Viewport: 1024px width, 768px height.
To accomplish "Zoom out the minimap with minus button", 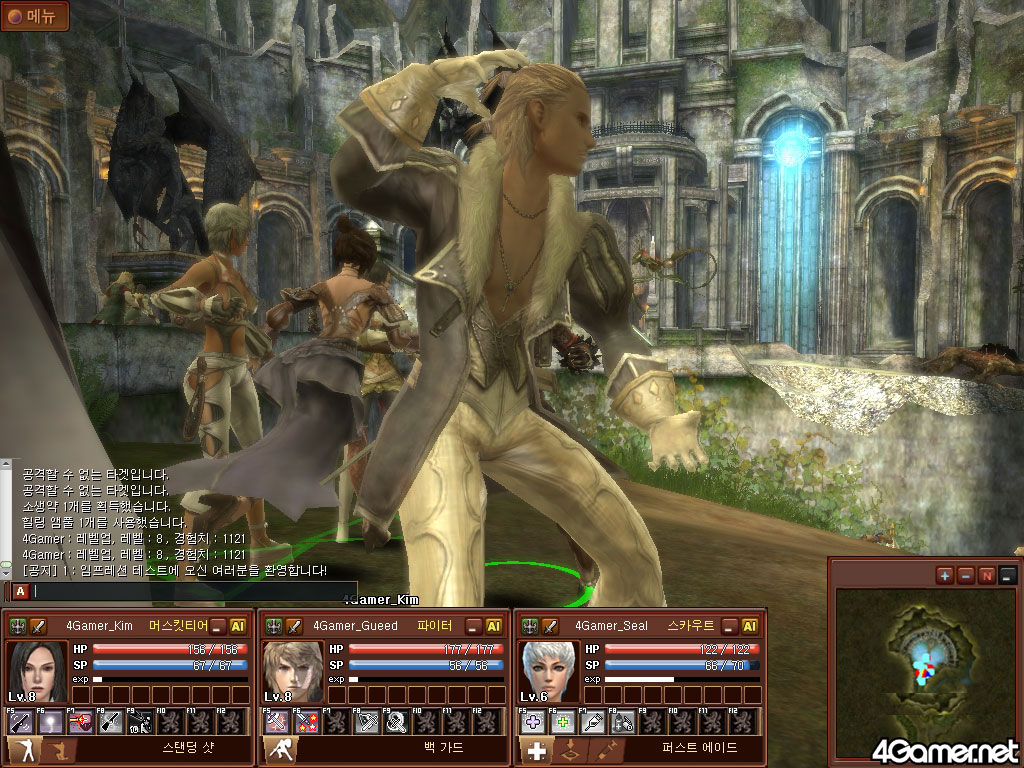I will 965,575.
